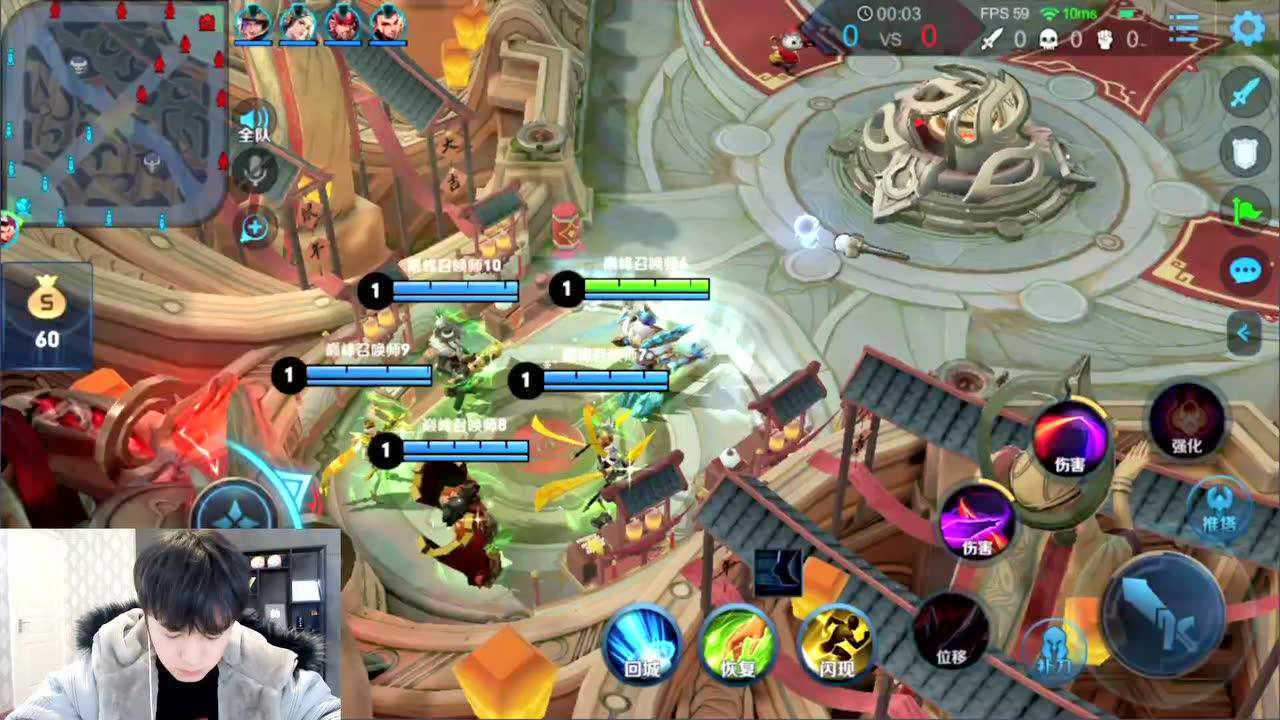Screen dimensions: 1280x720
Task: Hit the large sword basic attack button
Action: [1163, 606]
